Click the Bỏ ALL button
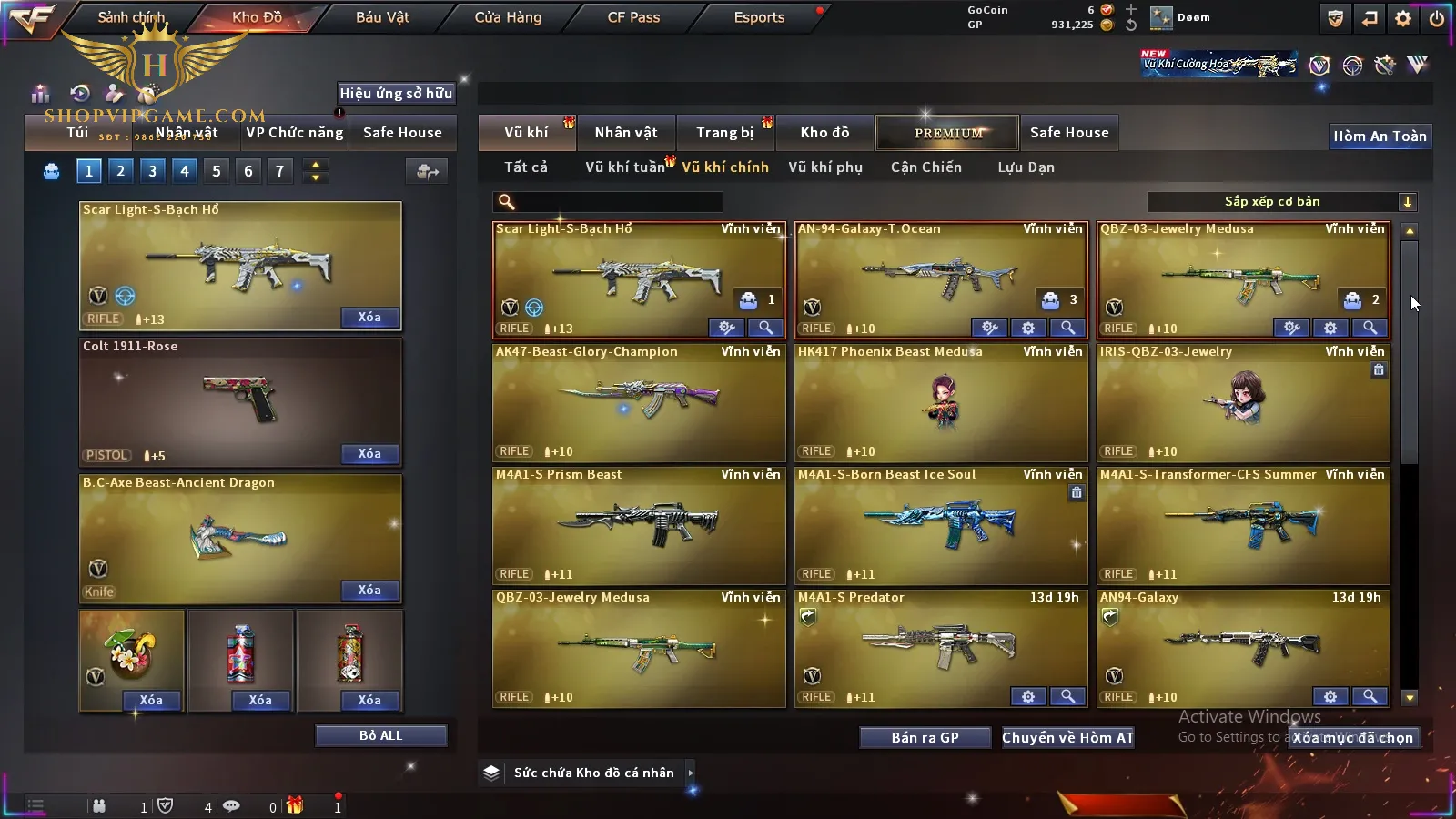 [x=380, y=735]
